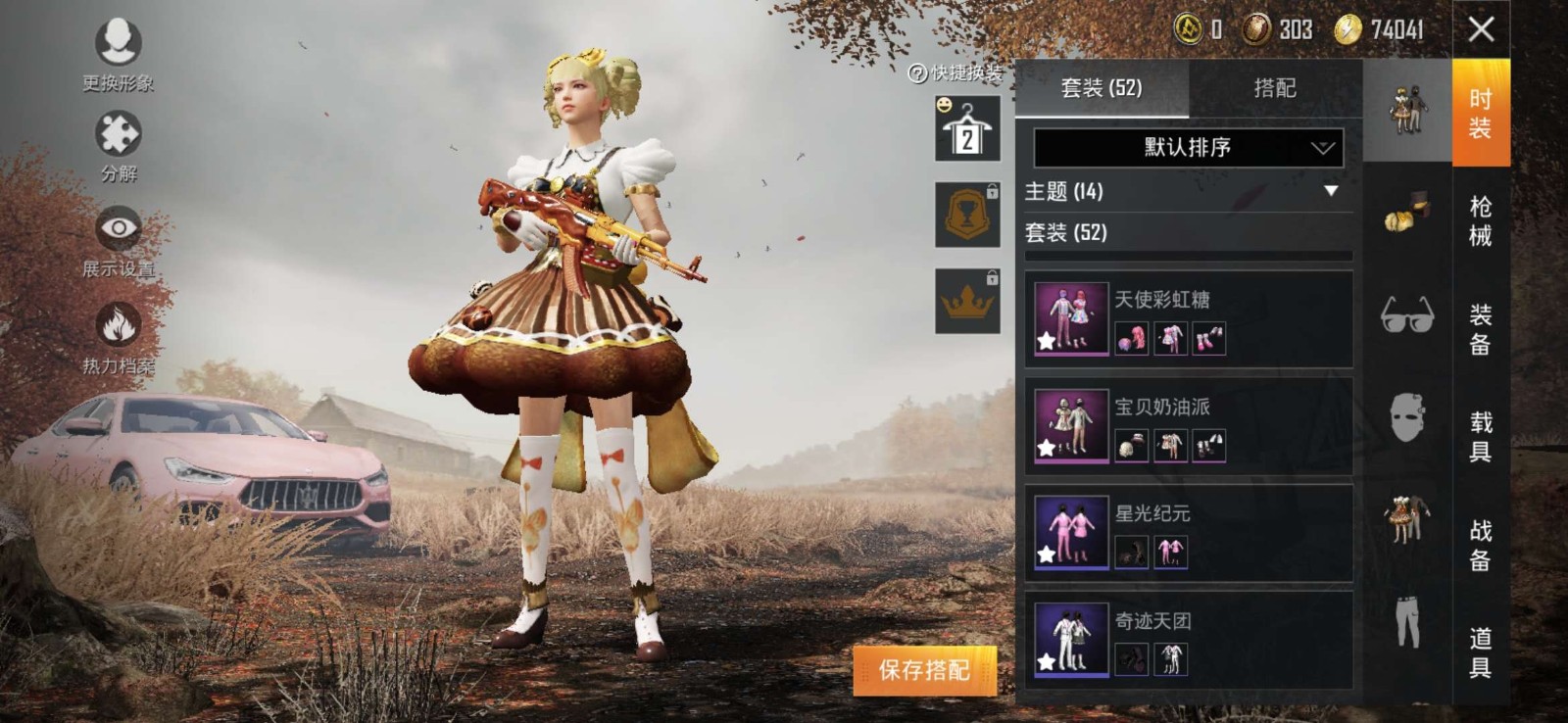Toggle favorite star on 天使彩虹糖

(x=1047, y=342)
